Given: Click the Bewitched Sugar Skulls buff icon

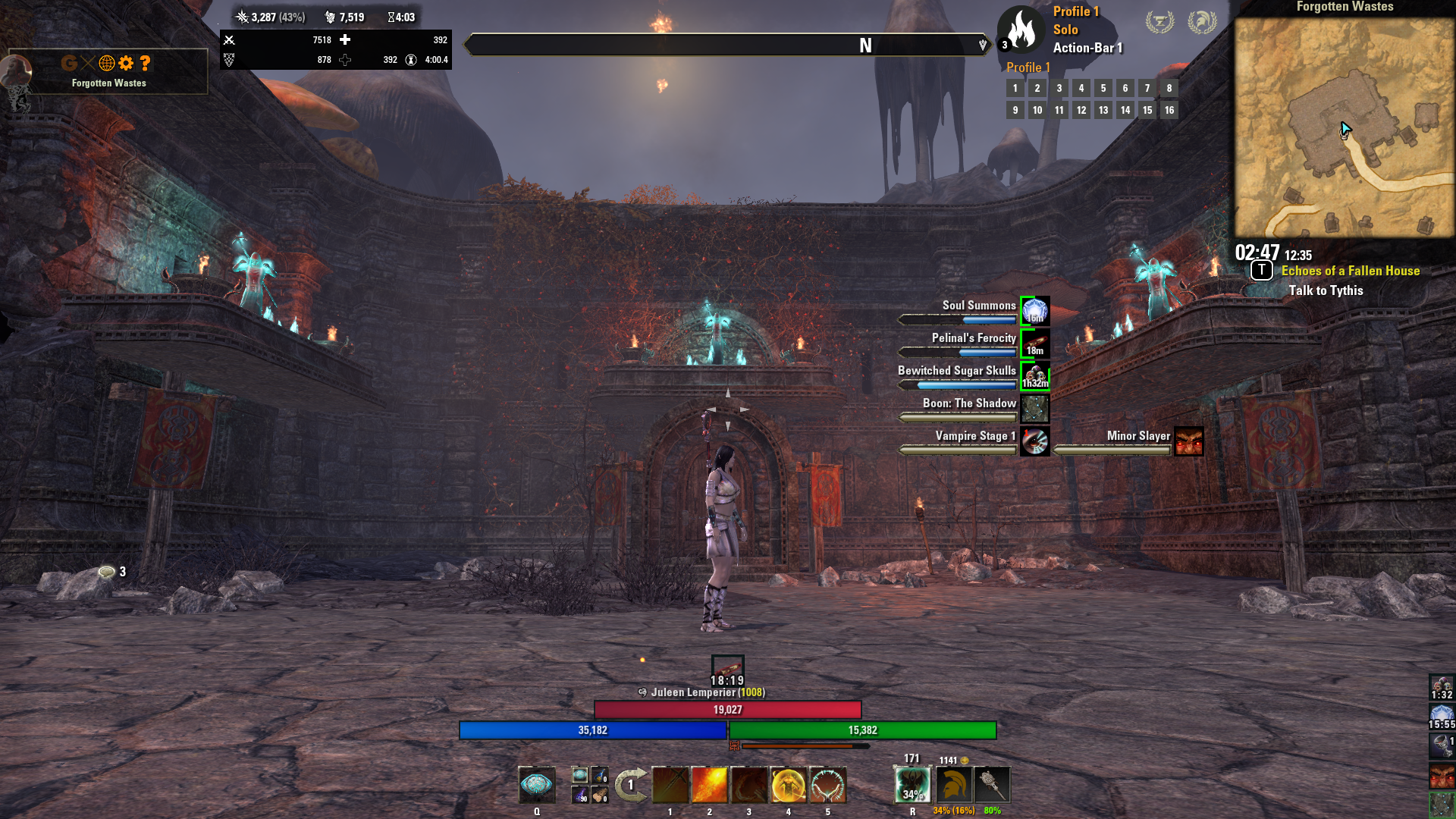Looking at the screenshot, I should click(1035, 377).
